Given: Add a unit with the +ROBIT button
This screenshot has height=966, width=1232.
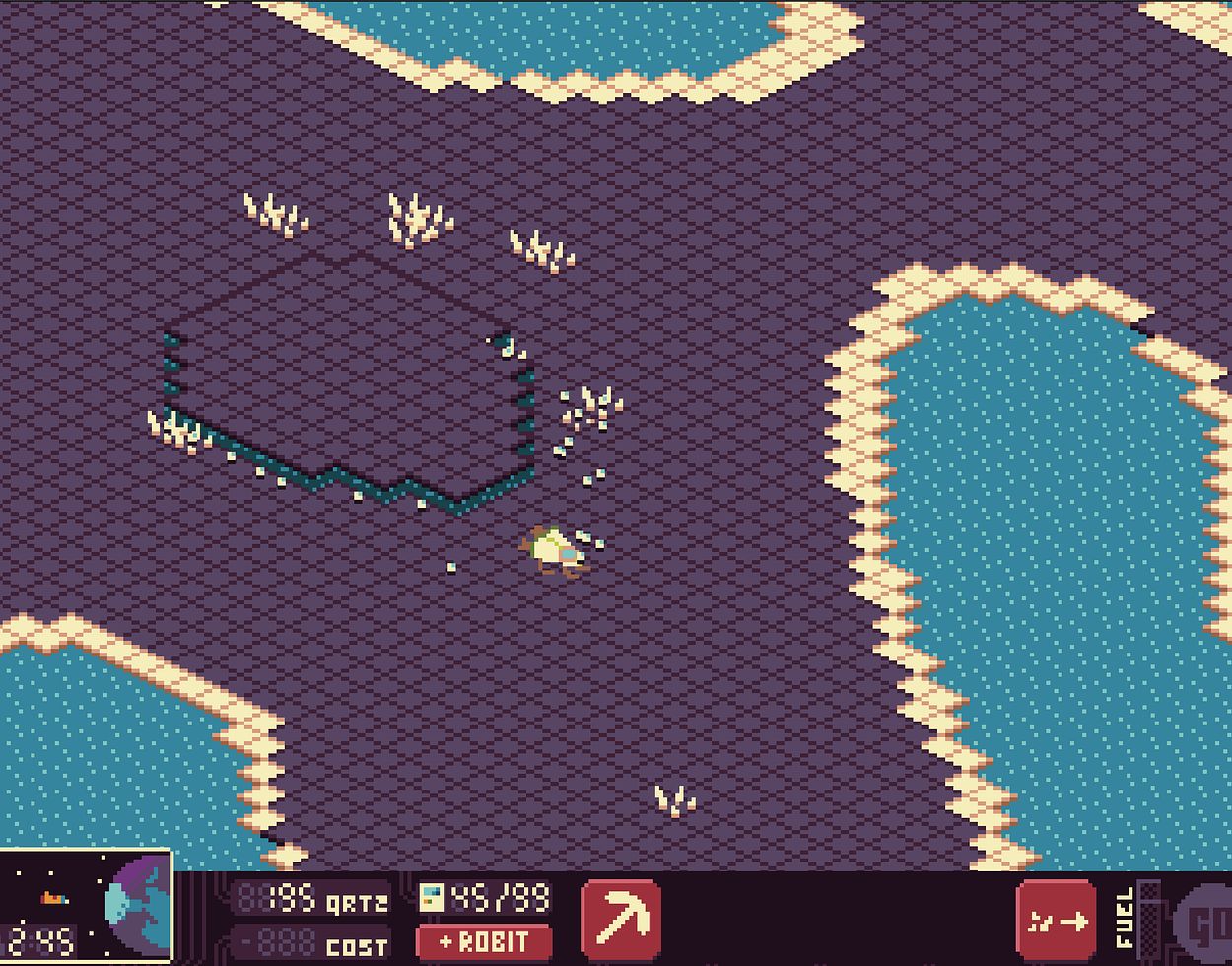Looking at the screenshot, I should [x=484, y=942].
